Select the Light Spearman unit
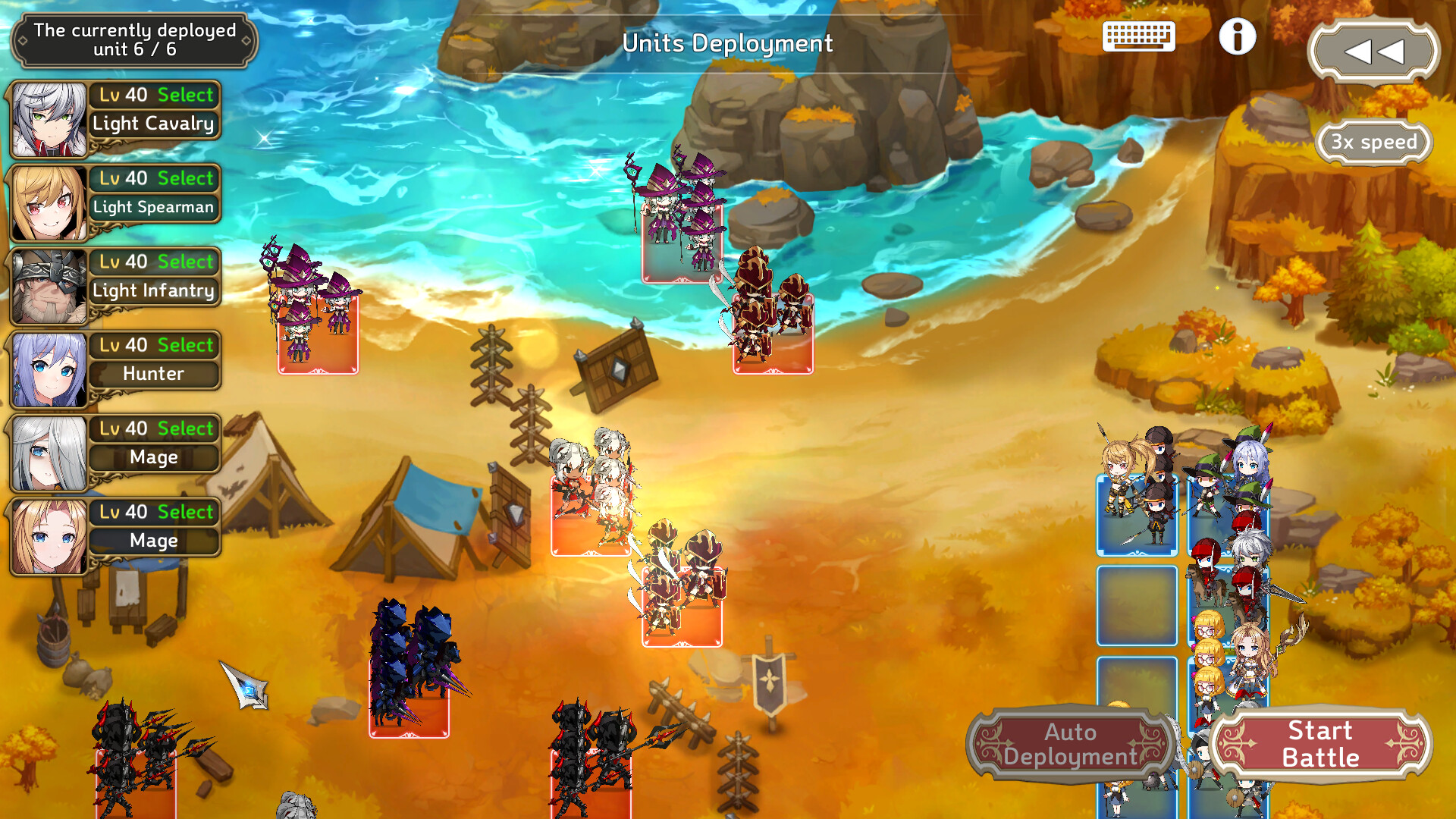1456x819 pixels. (186, 178)
